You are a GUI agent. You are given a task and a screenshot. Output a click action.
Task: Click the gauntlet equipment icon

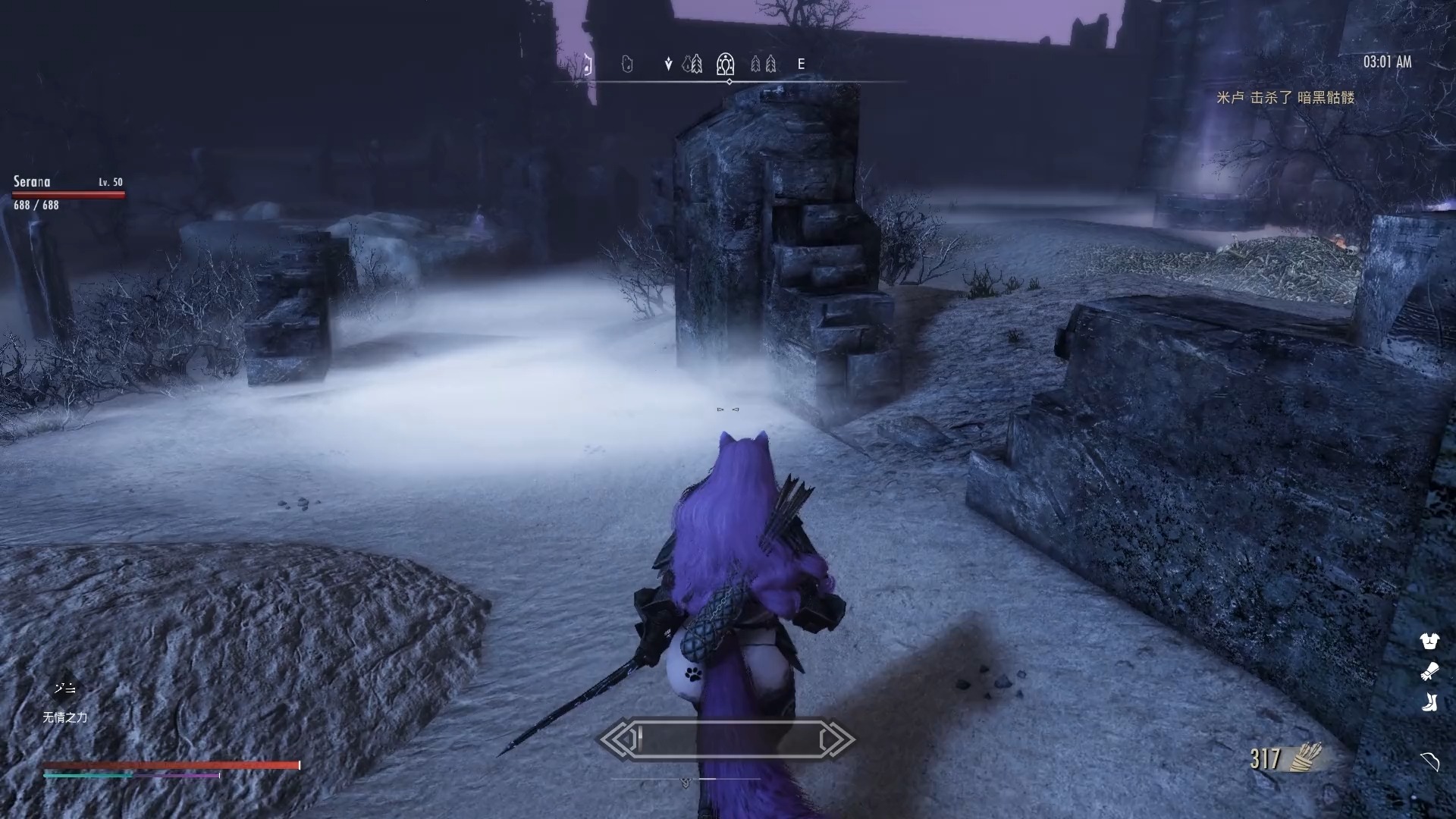point(1429,672)
